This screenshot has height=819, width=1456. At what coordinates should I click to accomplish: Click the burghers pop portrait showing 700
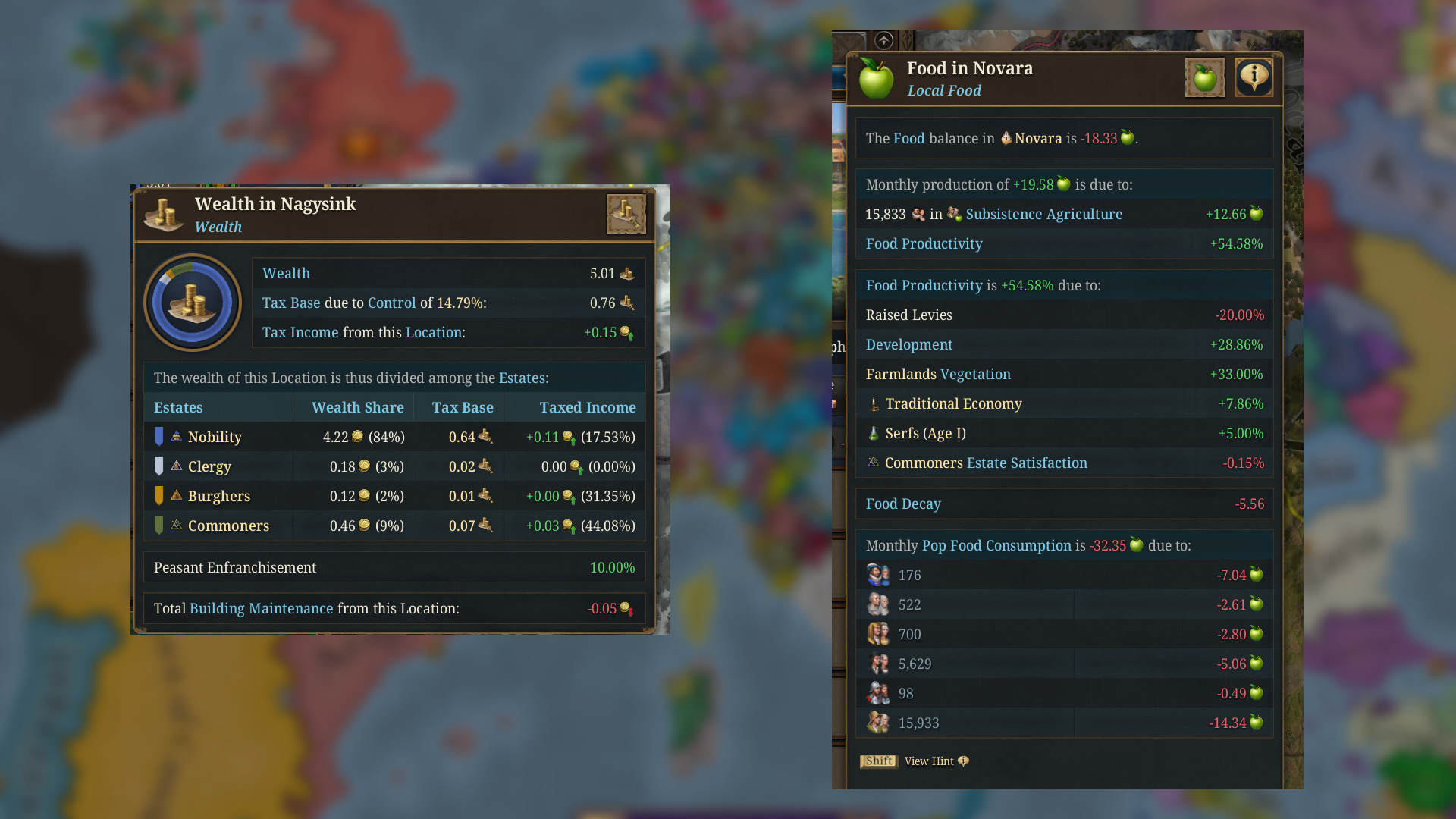click(878, 633)
